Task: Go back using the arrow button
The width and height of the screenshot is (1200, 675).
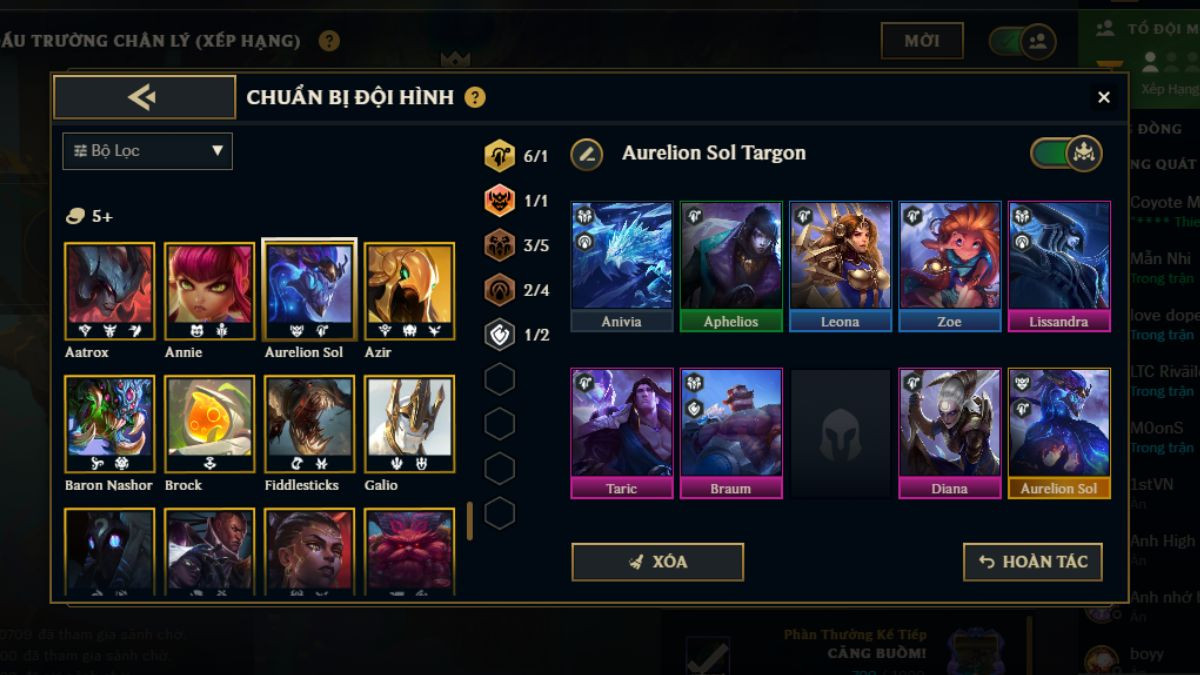Action: (144, 97)
